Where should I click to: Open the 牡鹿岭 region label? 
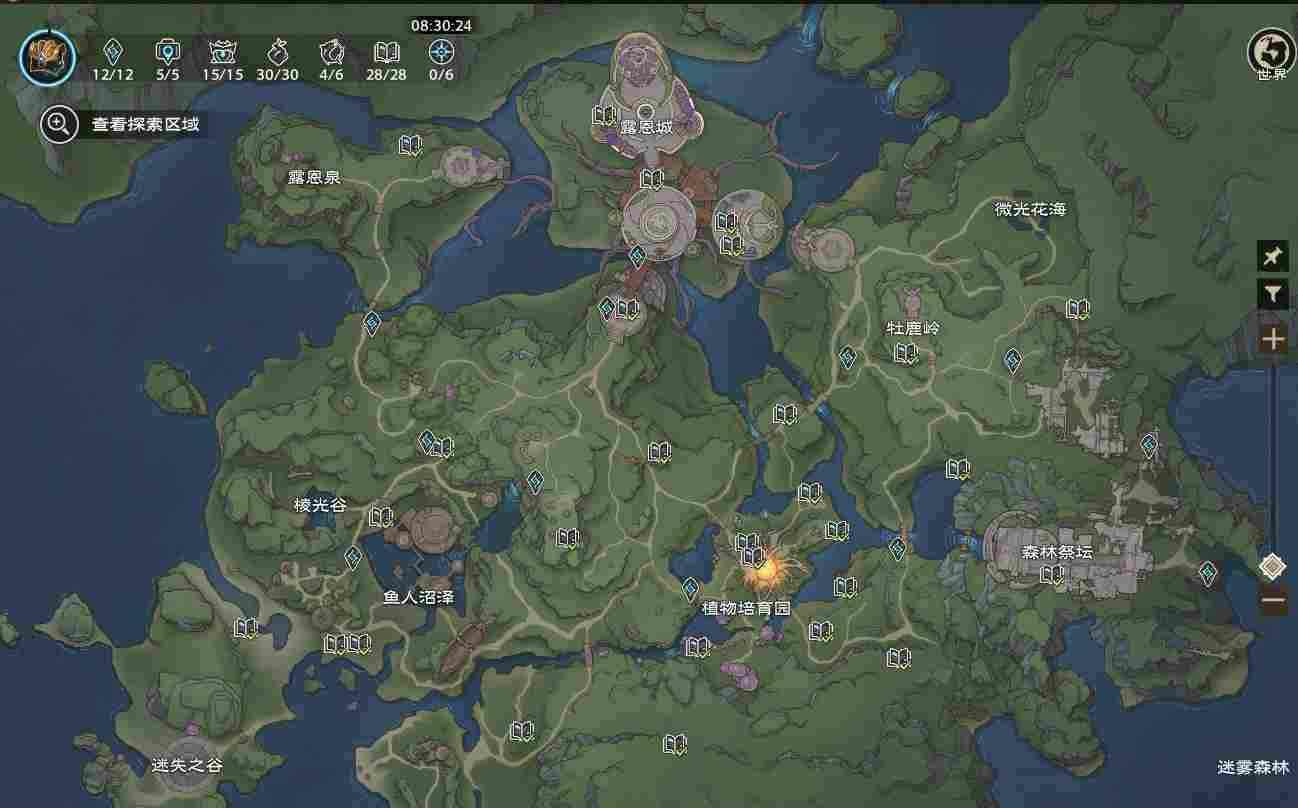click(915, 327)
